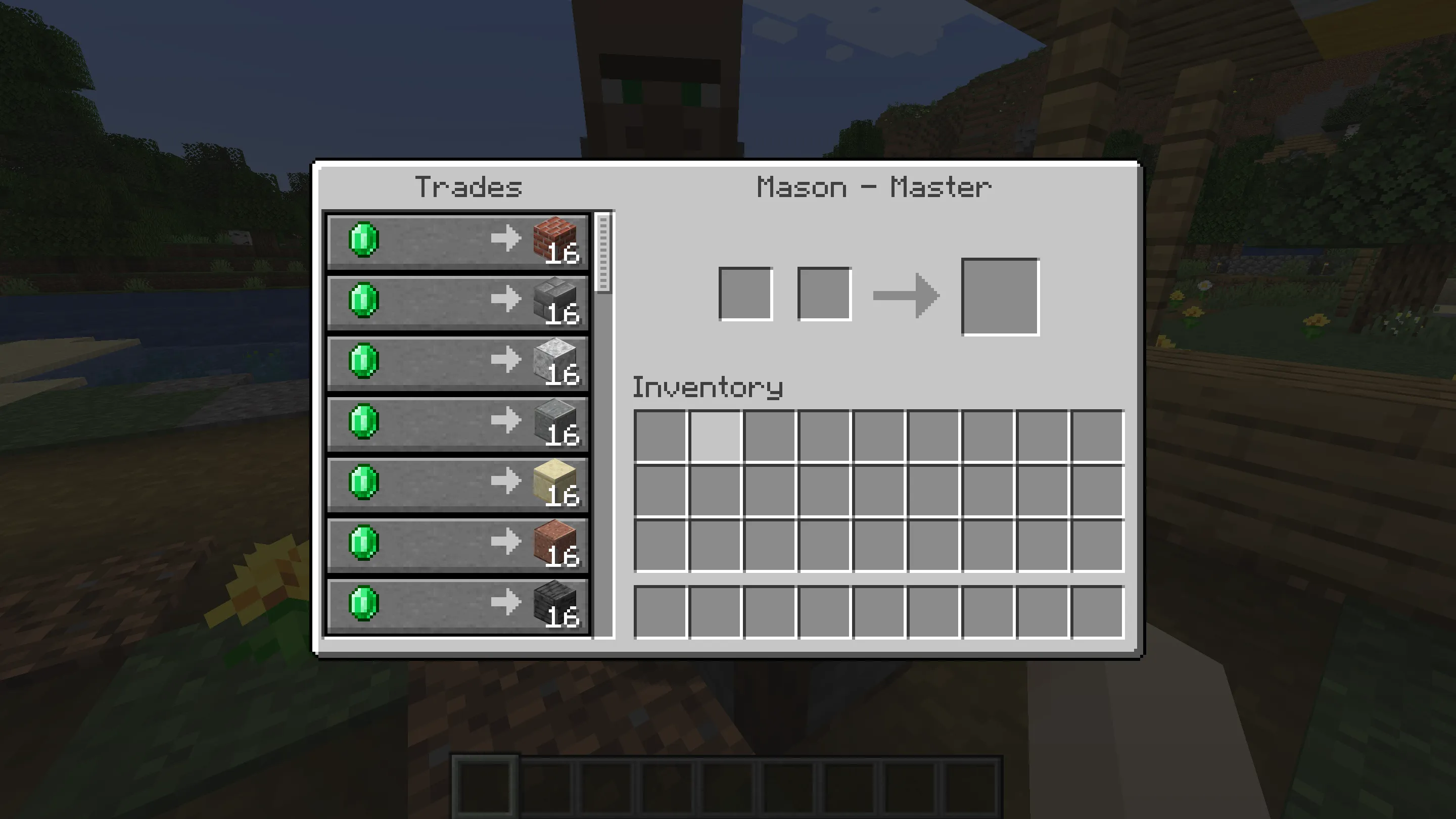Click the right trade input slot
1456x819 pixels.
(x=824, y=296)
